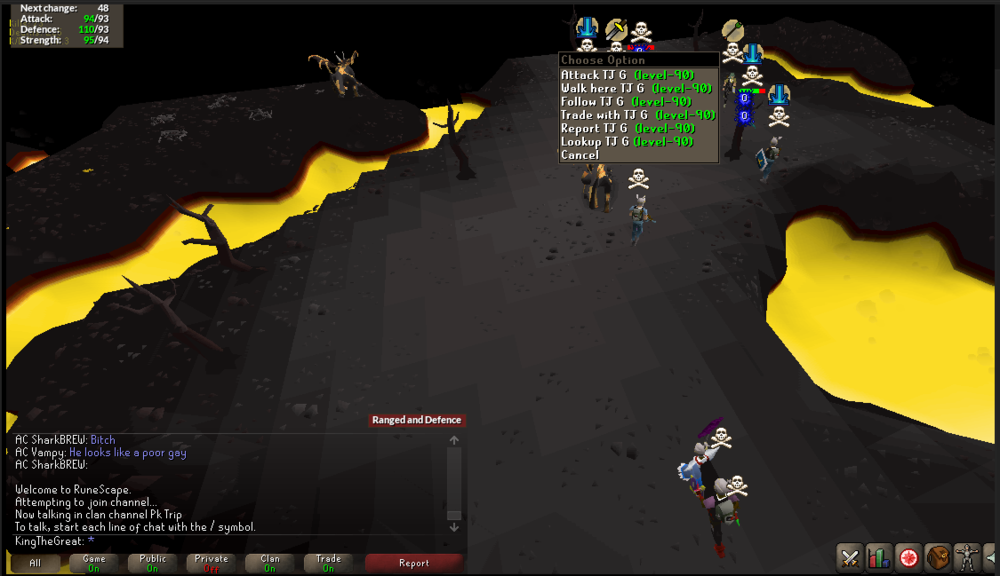Click the chat scrollbar up arrow

454,440
